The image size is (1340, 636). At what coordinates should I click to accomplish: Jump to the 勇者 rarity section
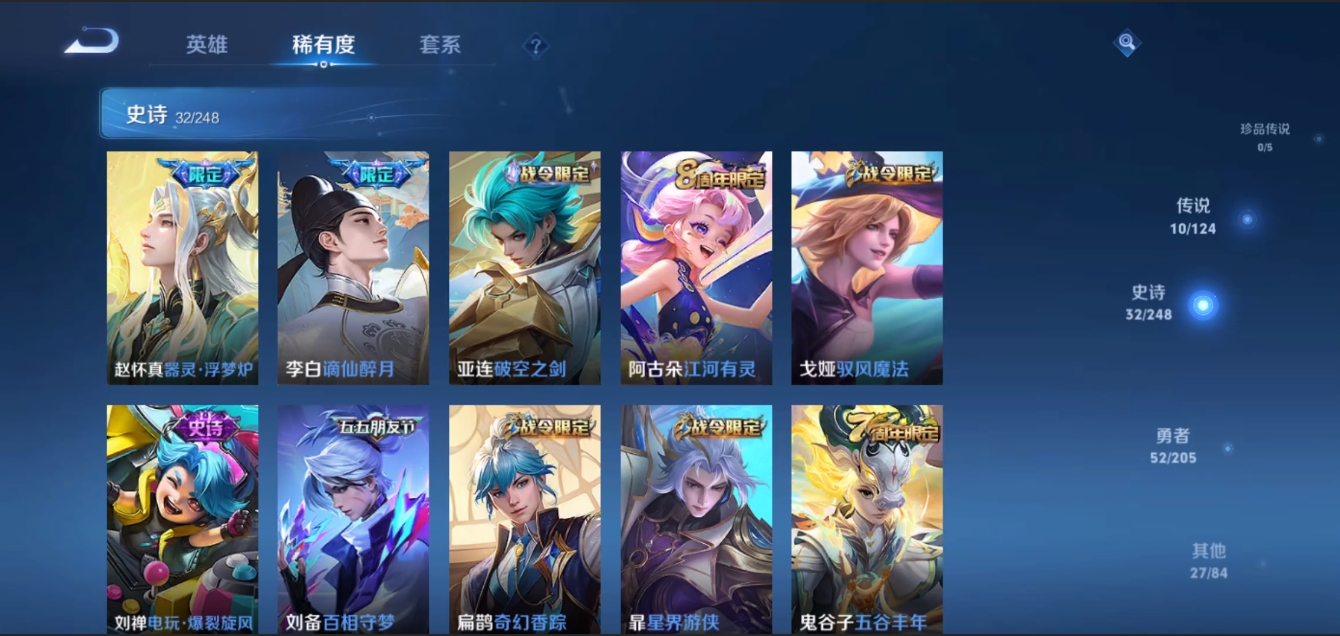[x=1173, y=446]
